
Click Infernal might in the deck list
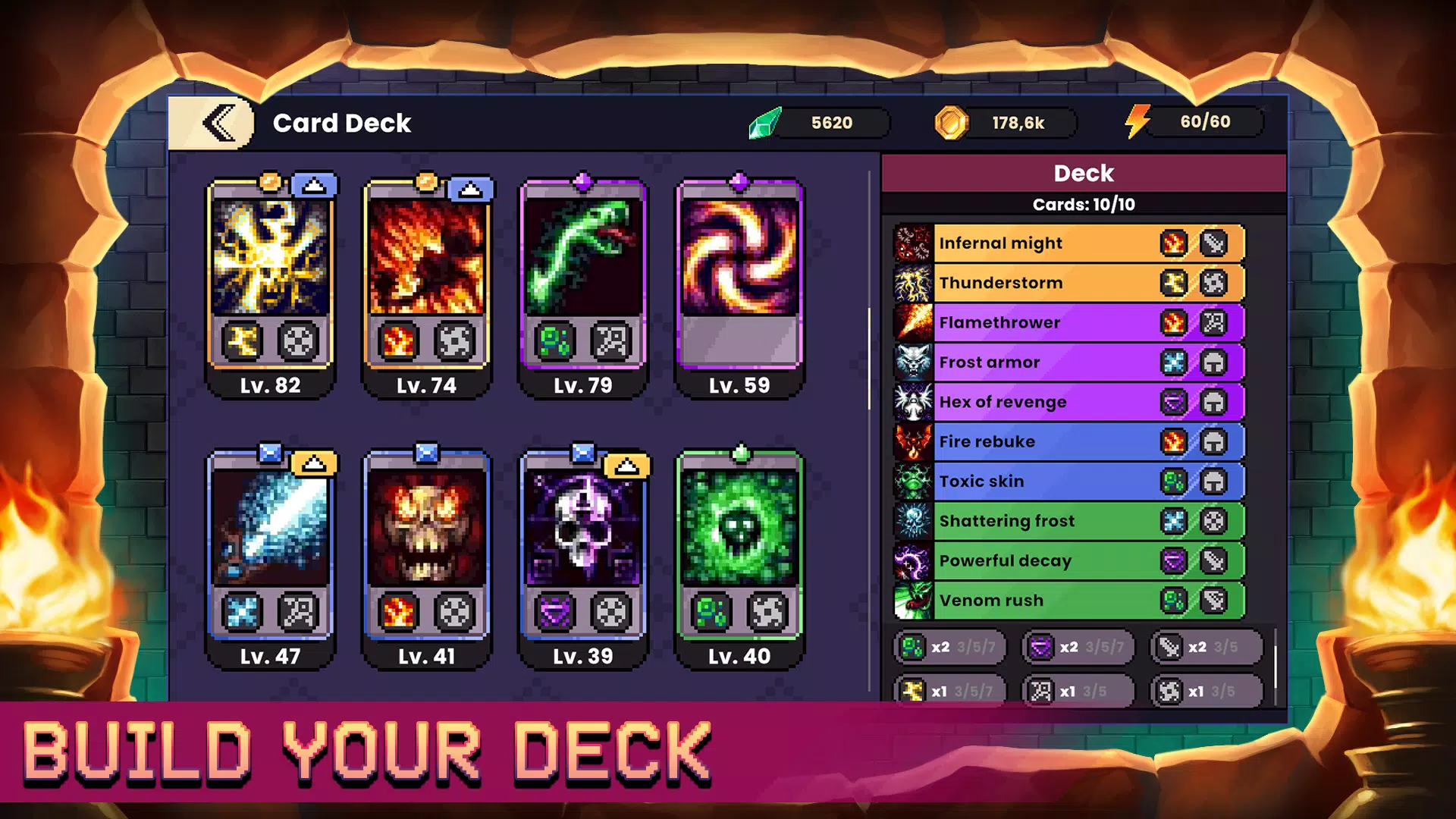[x=1046, y=243]
